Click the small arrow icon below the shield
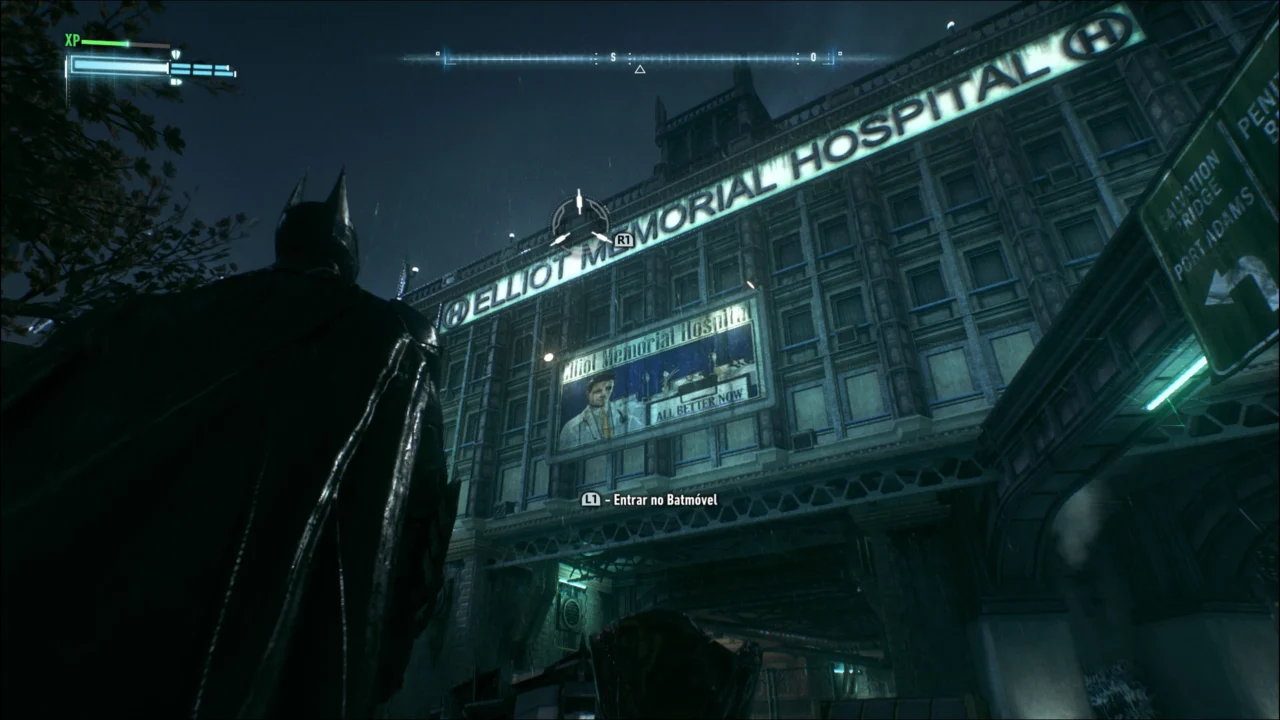 pyautogui.click(x=176, y=82)
